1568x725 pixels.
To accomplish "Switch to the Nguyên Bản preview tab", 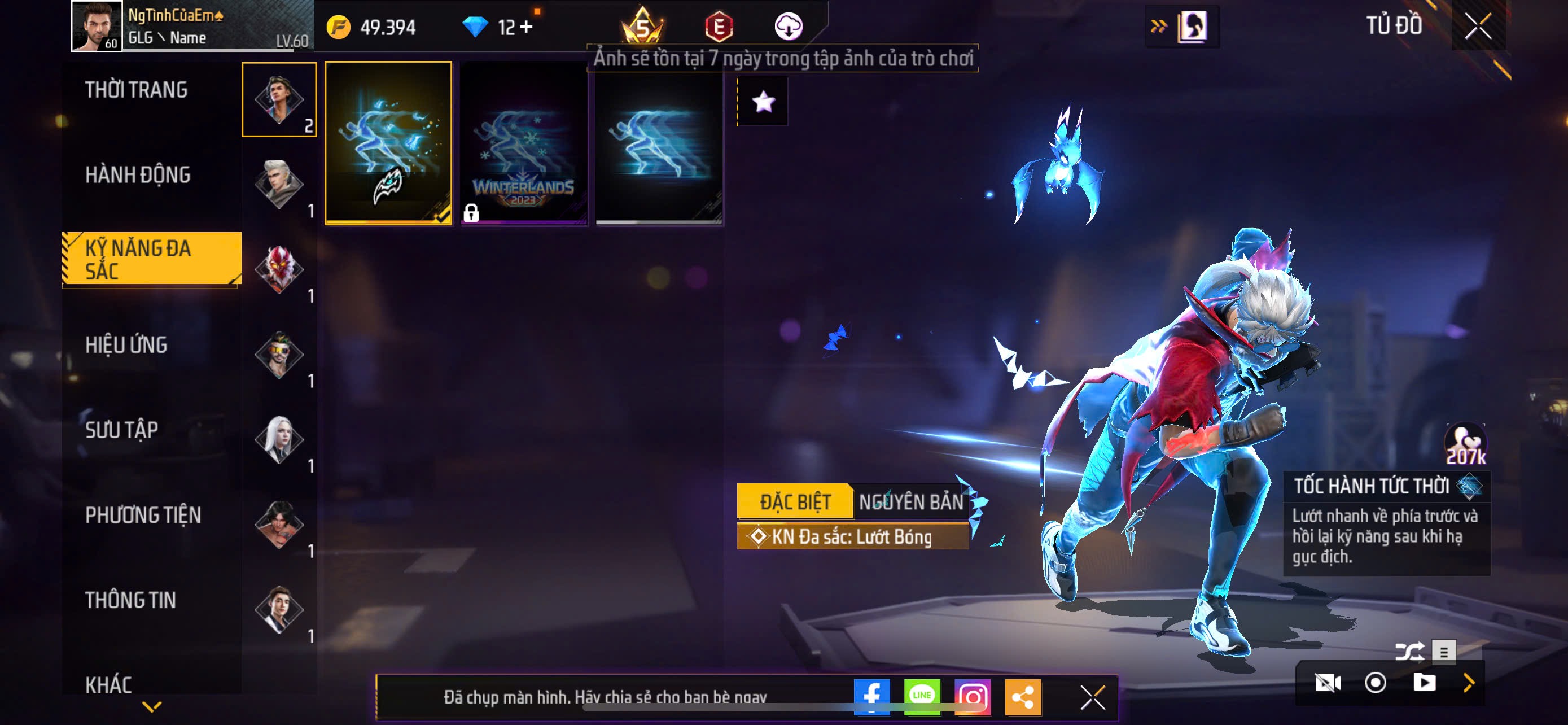I will (911, 502).
